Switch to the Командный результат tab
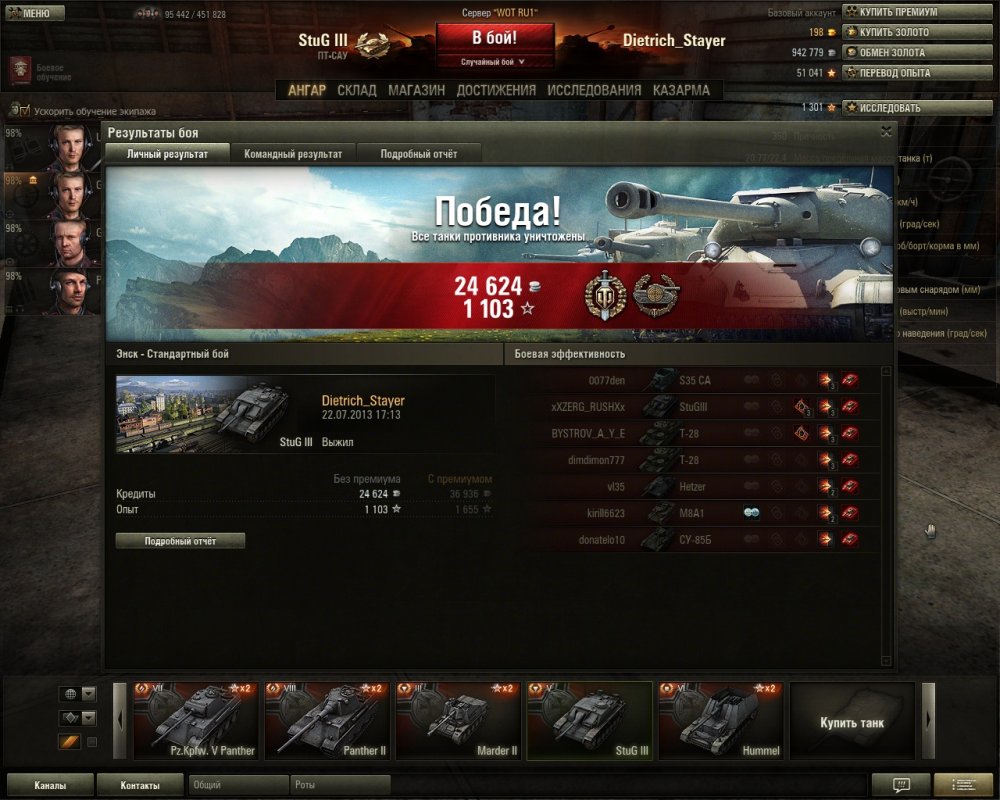This screenshot has height=800, width=1000. (x=293, y=154)
